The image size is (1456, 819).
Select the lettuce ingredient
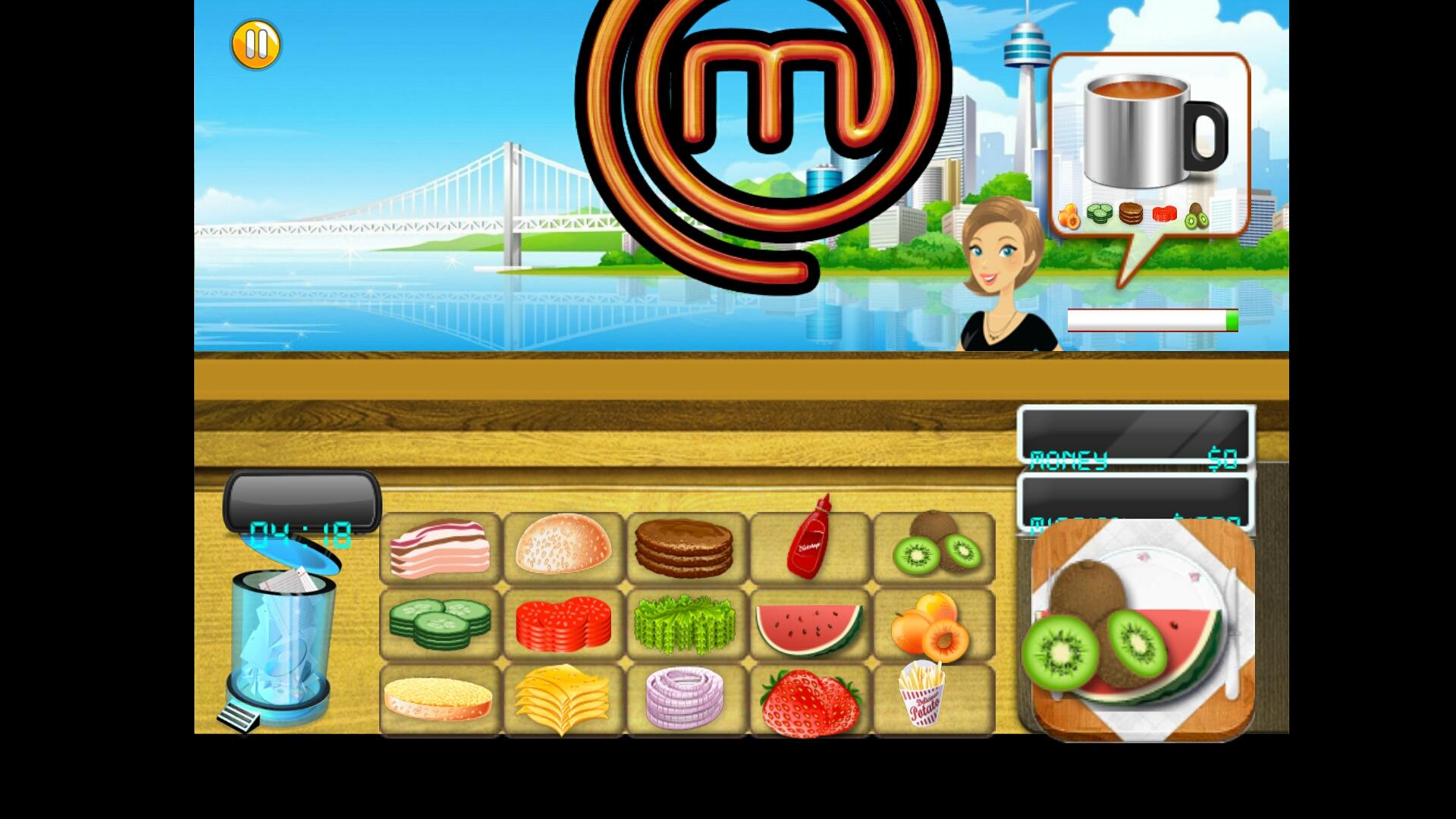686,623
